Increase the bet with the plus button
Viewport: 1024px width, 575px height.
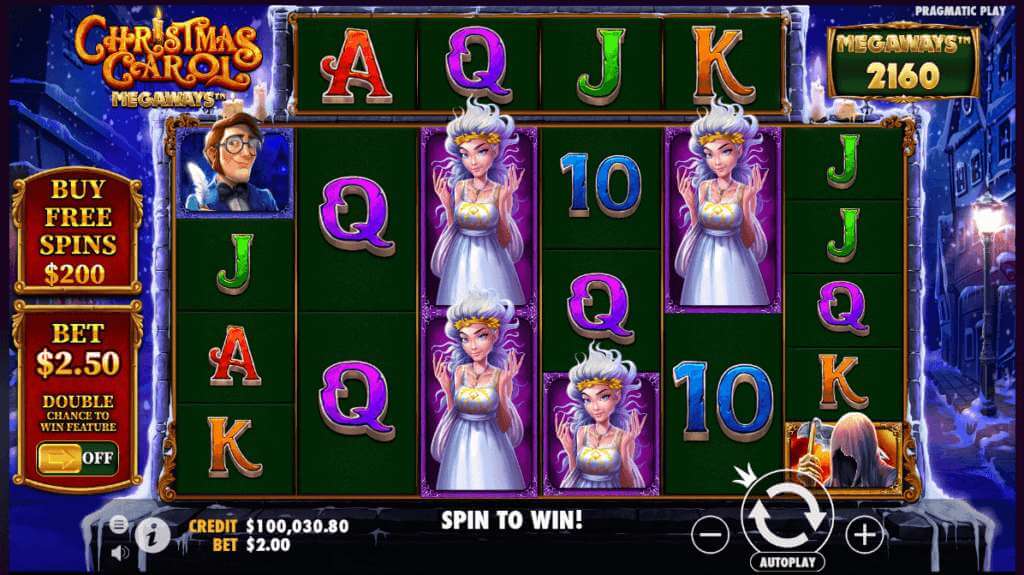(x=864, y=536)
